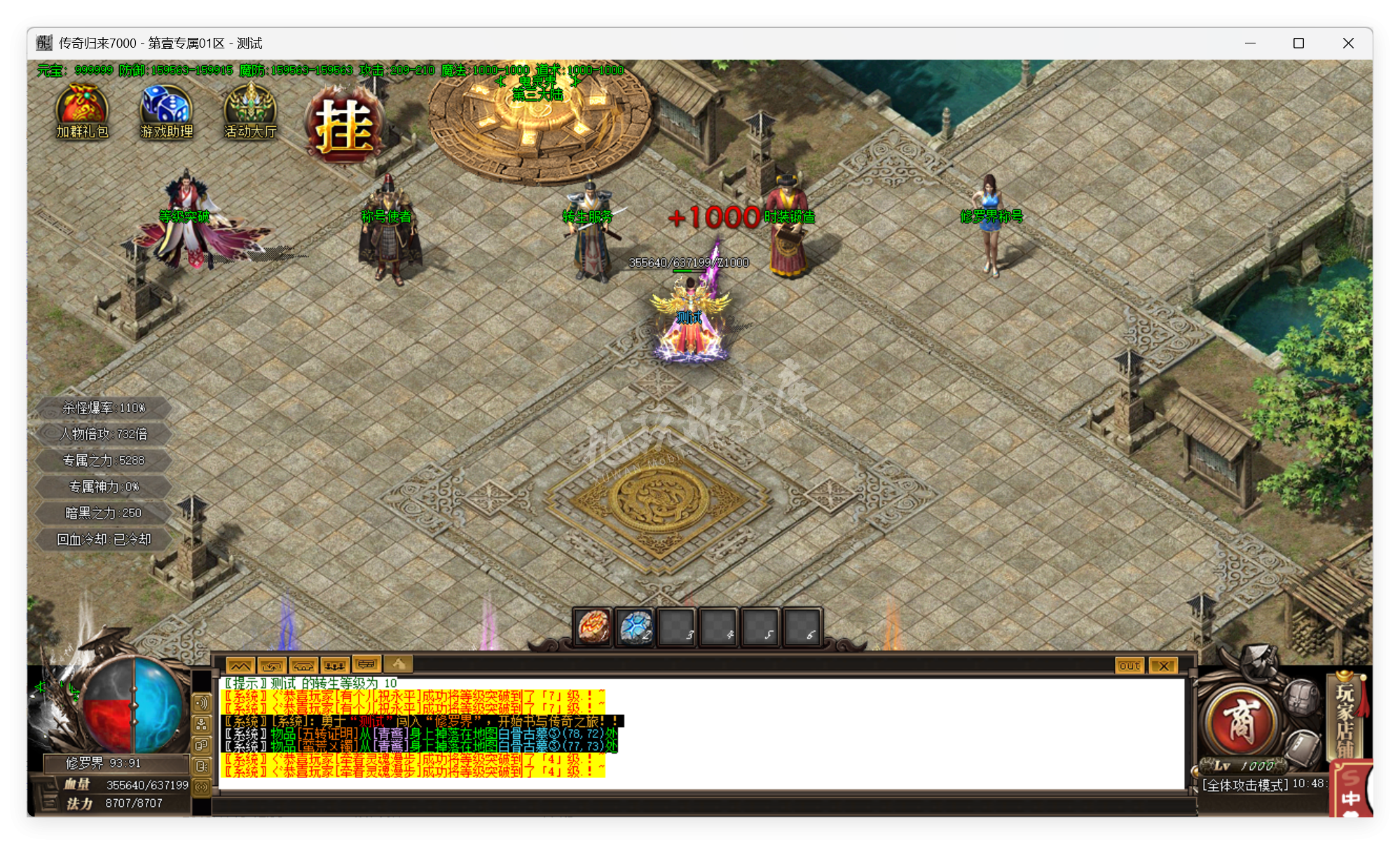Click the team icon in the chat toolbar
Viewport: 1400px width, 844px height.
tap(335, 665)
